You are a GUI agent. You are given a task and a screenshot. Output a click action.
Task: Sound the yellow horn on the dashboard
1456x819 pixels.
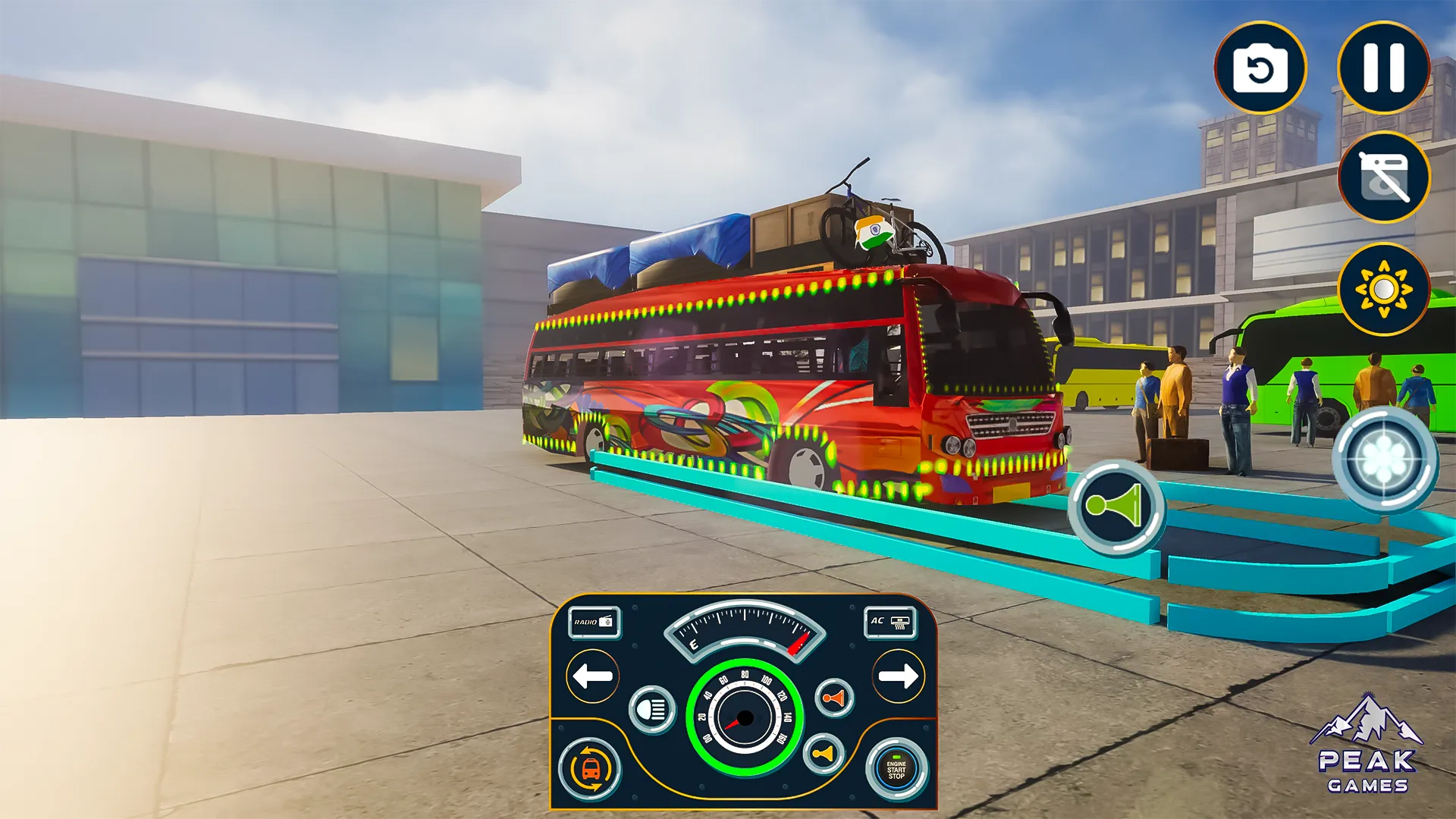[x=823, y=753]
